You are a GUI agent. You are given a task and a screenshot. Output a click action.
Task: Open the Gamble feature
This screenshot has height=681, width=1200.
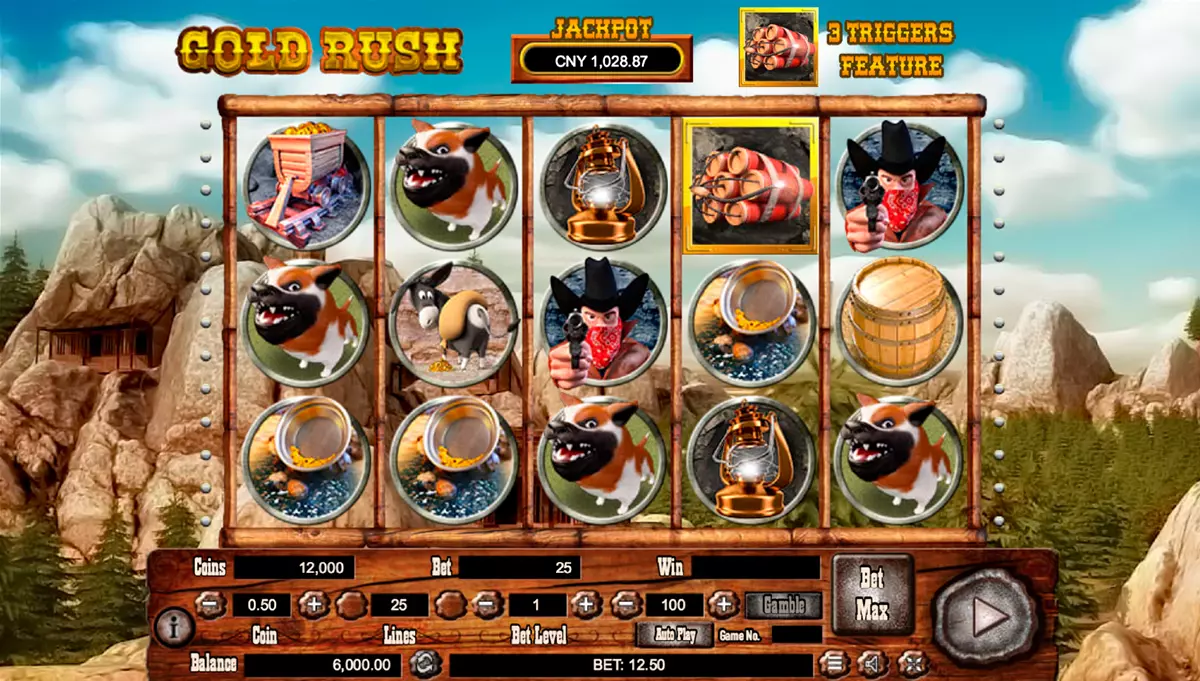click(x=784, y=605)
